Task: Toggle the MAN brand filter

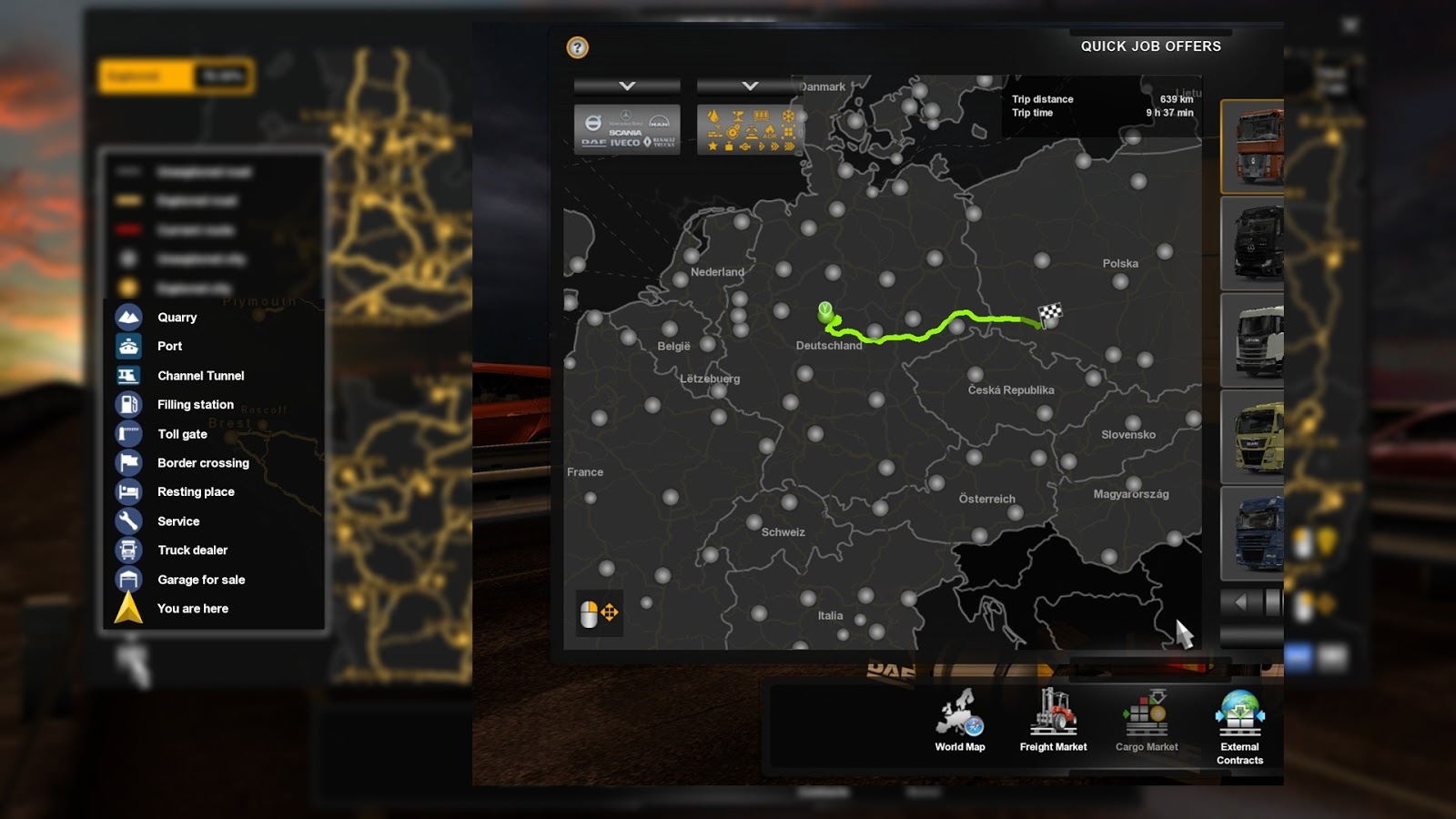Action: (658, 123)
